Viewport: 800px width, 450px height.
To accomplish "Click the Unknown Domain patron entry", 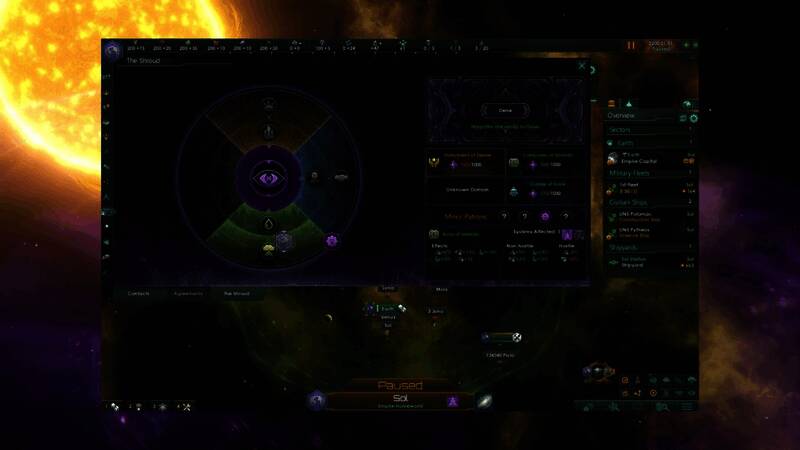I will coord(464,189).
